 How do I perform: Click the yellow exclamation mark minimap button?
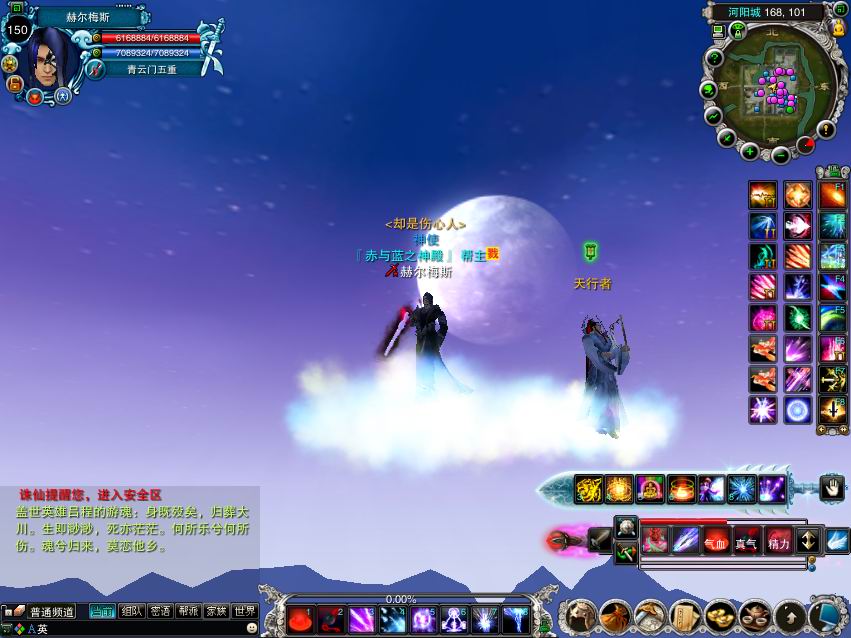(x=826, y=130)
